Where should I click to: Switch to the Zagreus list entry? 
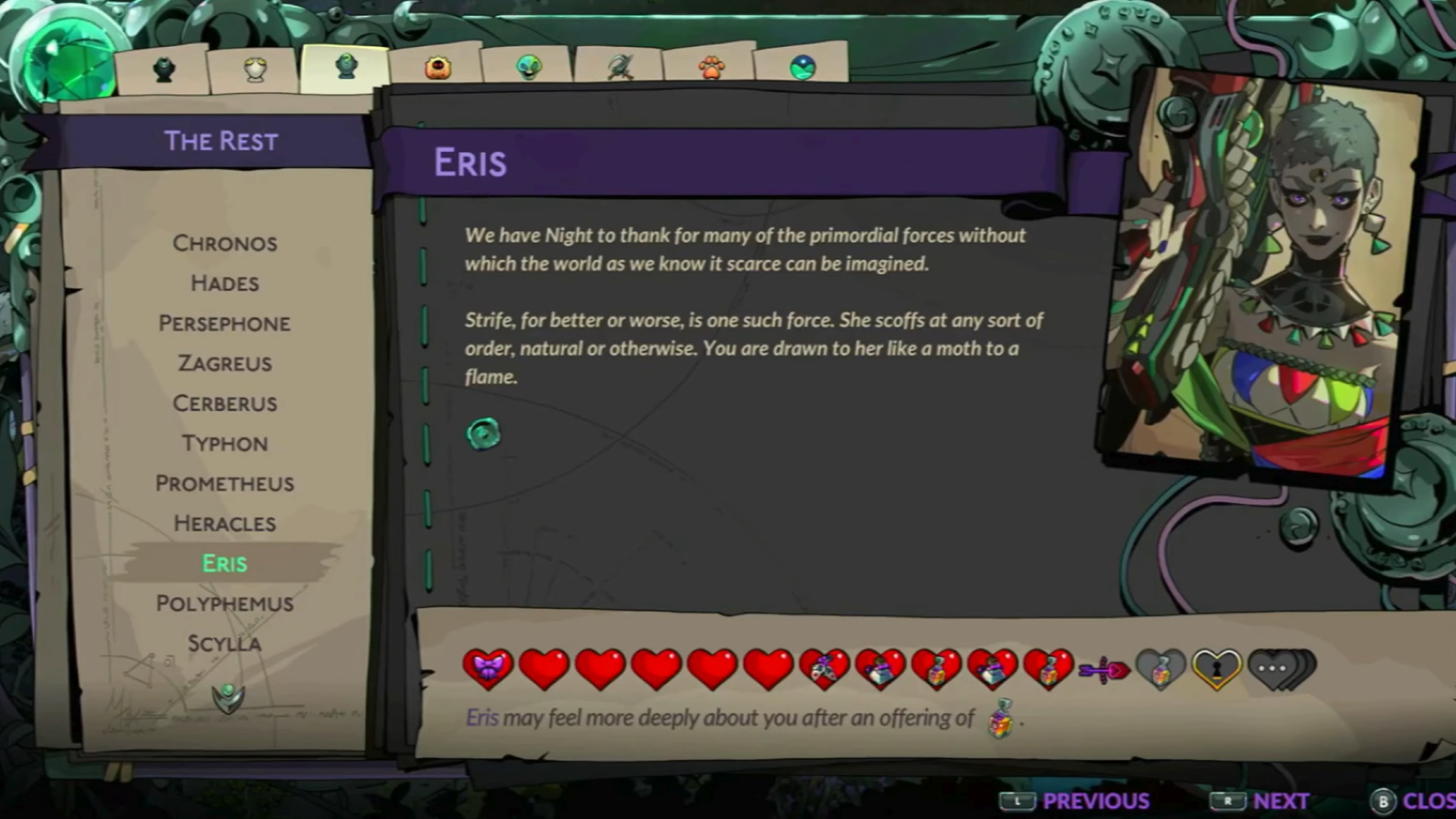click(224, 363)
